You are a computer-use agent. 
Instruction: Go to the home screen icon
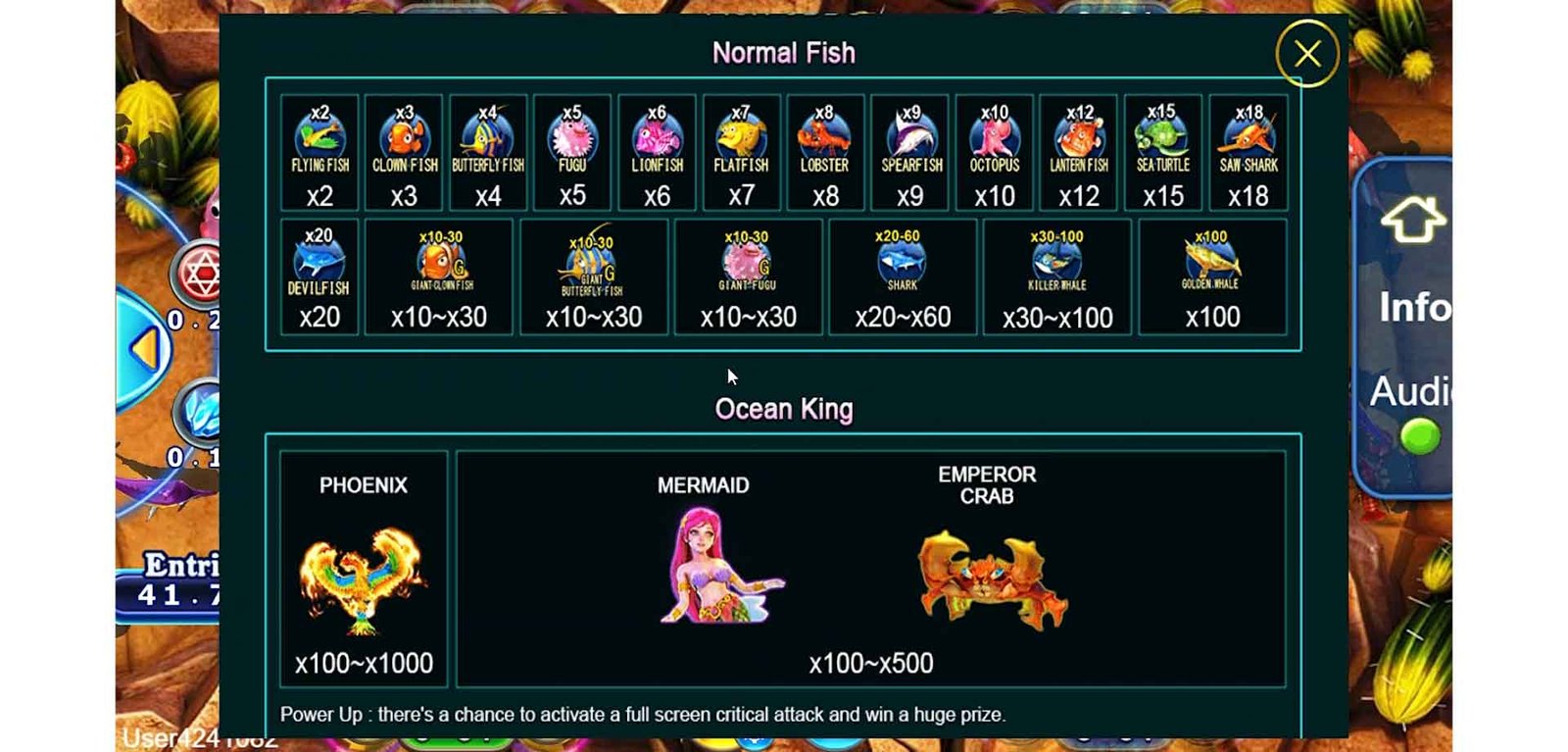click(x=1411, y=220)
